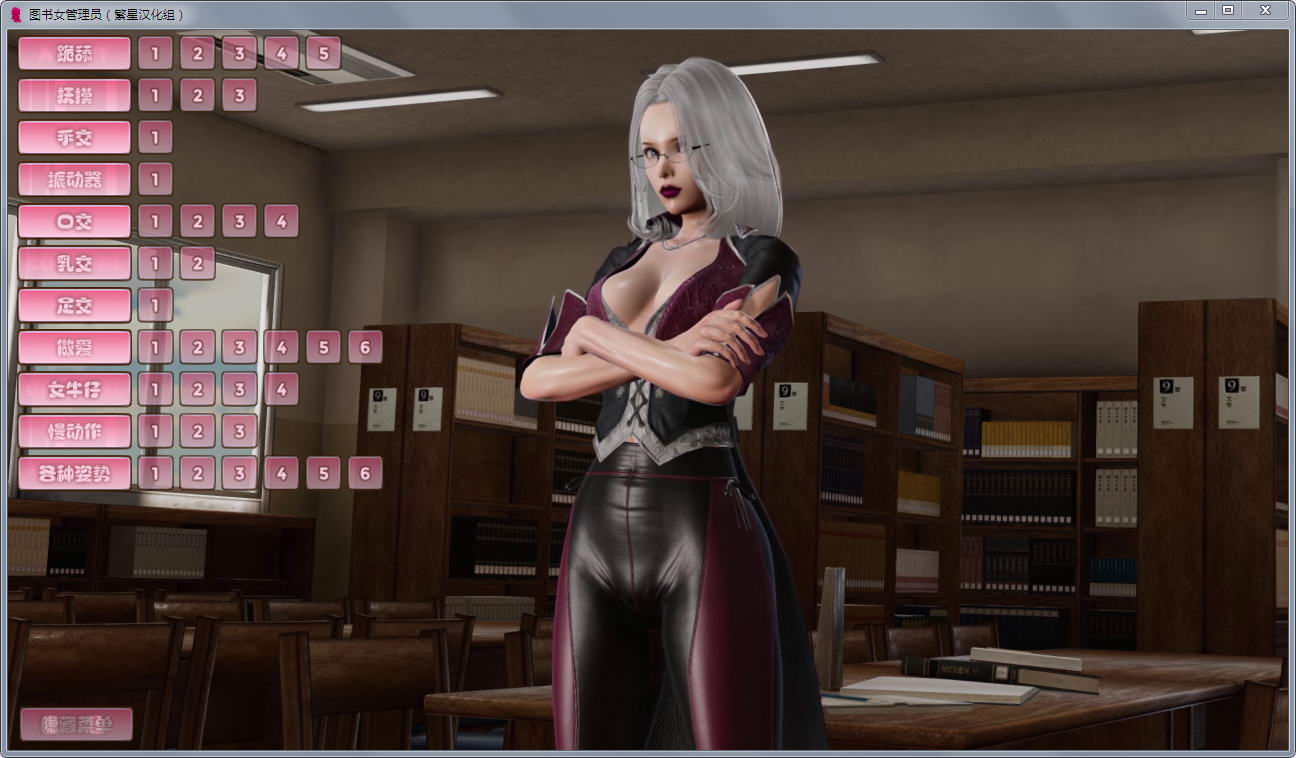Select variation 5 of 跪舔
This screenshot has width=1296, height=758.
323,53
